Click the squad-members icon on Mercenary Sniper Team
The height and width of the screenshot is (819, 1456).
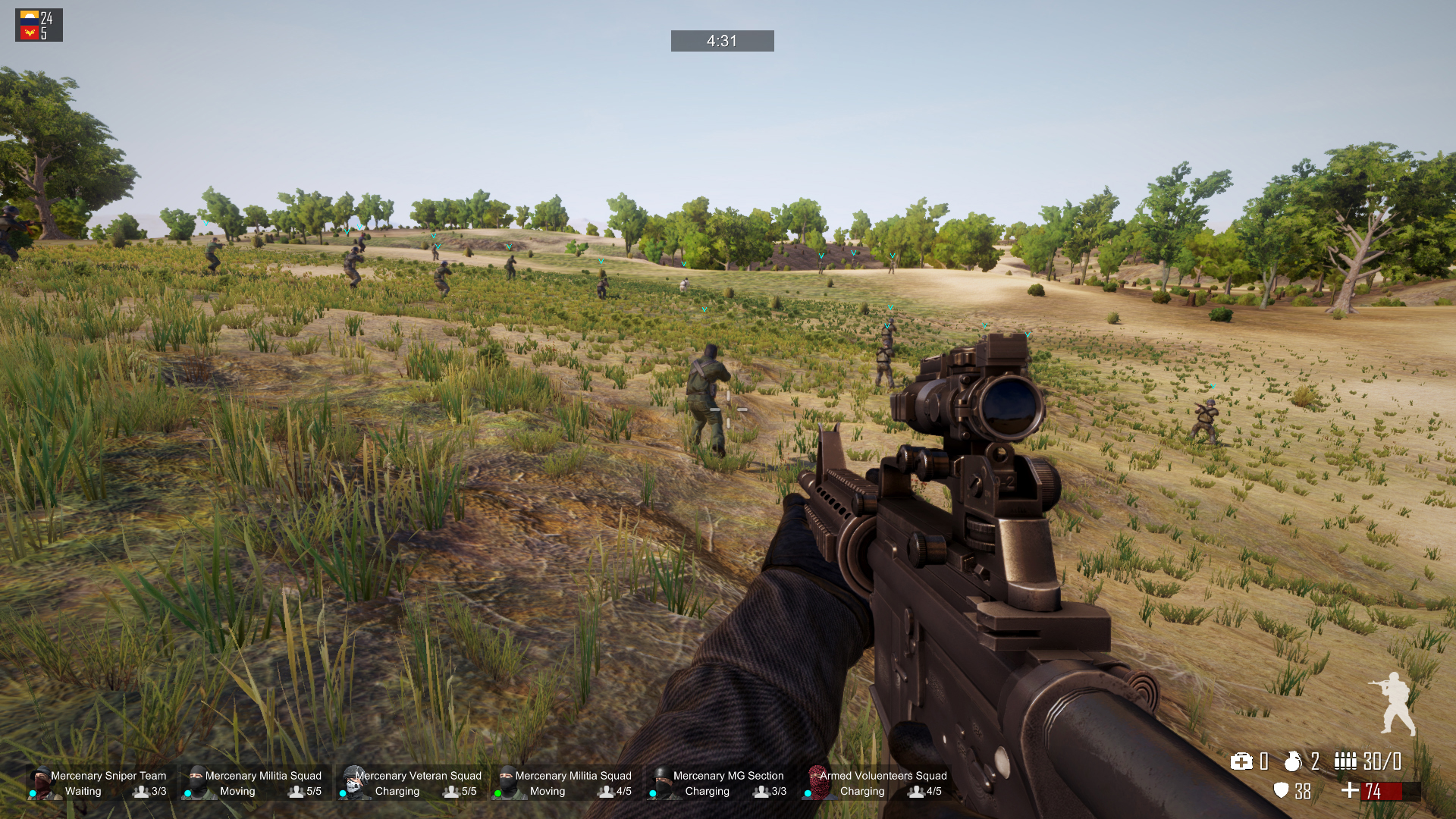pyautogui.click(x=141, y=792)
